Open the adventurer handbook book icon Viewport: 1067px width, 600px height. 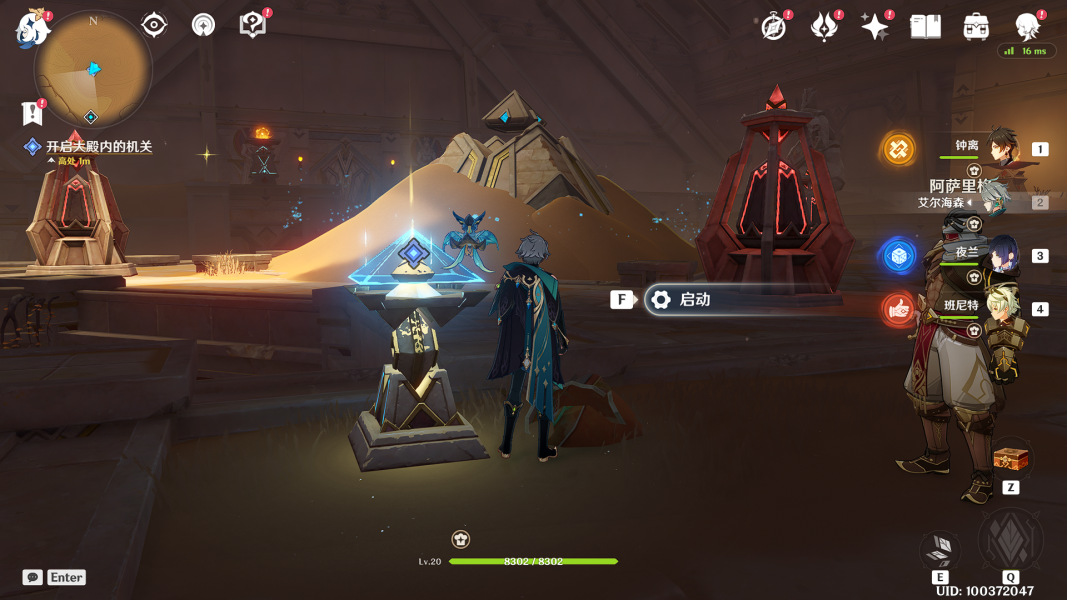[x=925, y=27]
